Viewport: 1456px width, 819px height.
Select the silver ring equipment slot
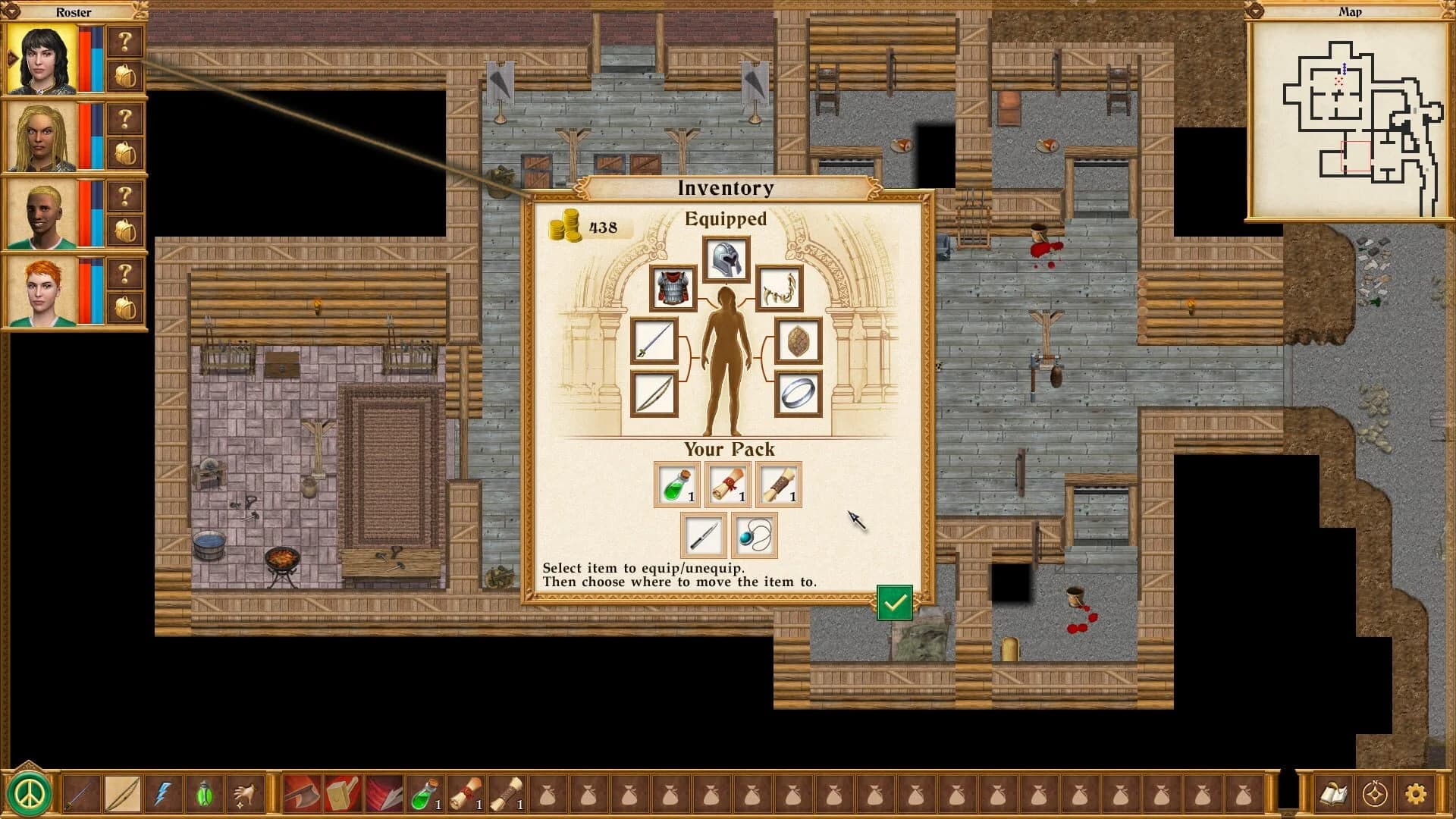[x=797, y=395]
